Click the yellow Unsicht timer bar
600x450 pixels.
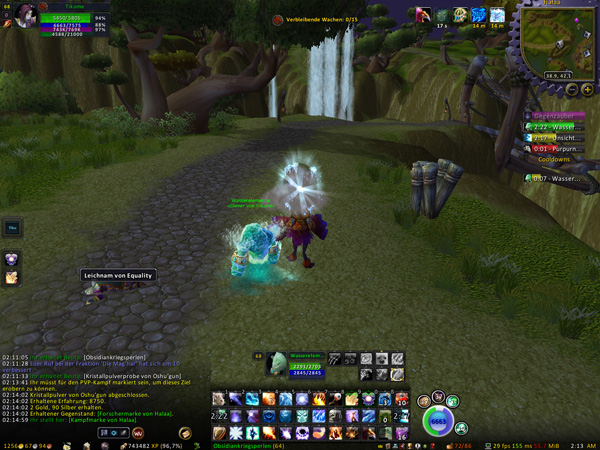pos(556,138)
